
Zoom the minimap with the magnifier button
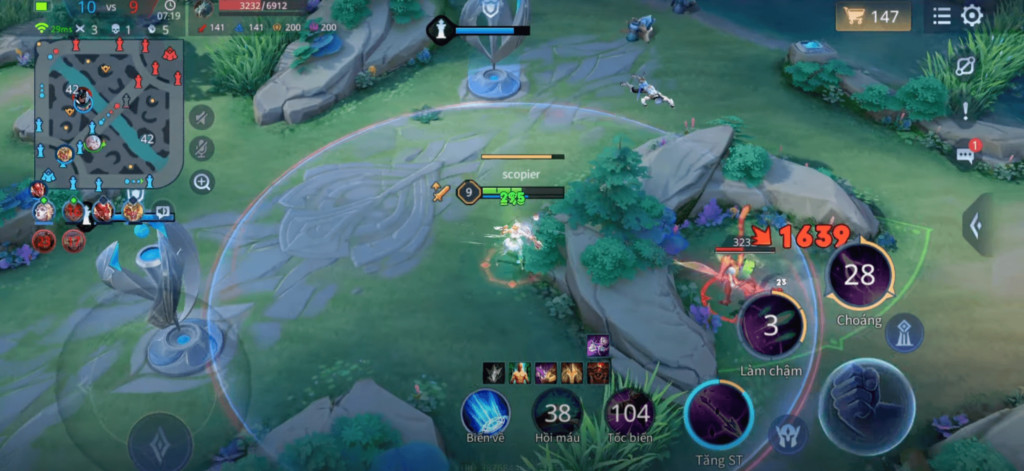[x=201, y=182]
